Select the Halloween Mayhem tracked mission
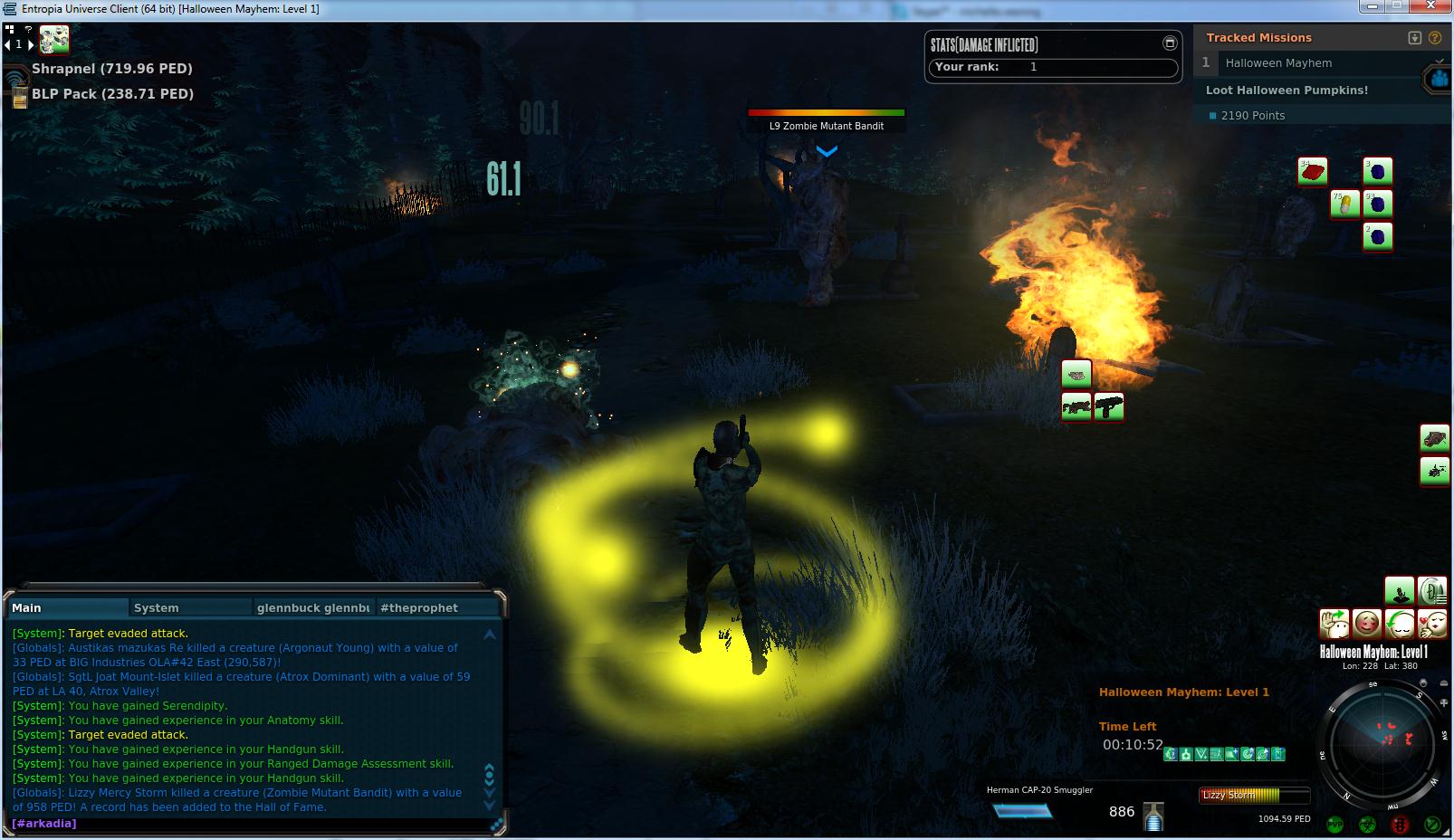Viewport: 1454px width, 840px height. click(1278, 63)
